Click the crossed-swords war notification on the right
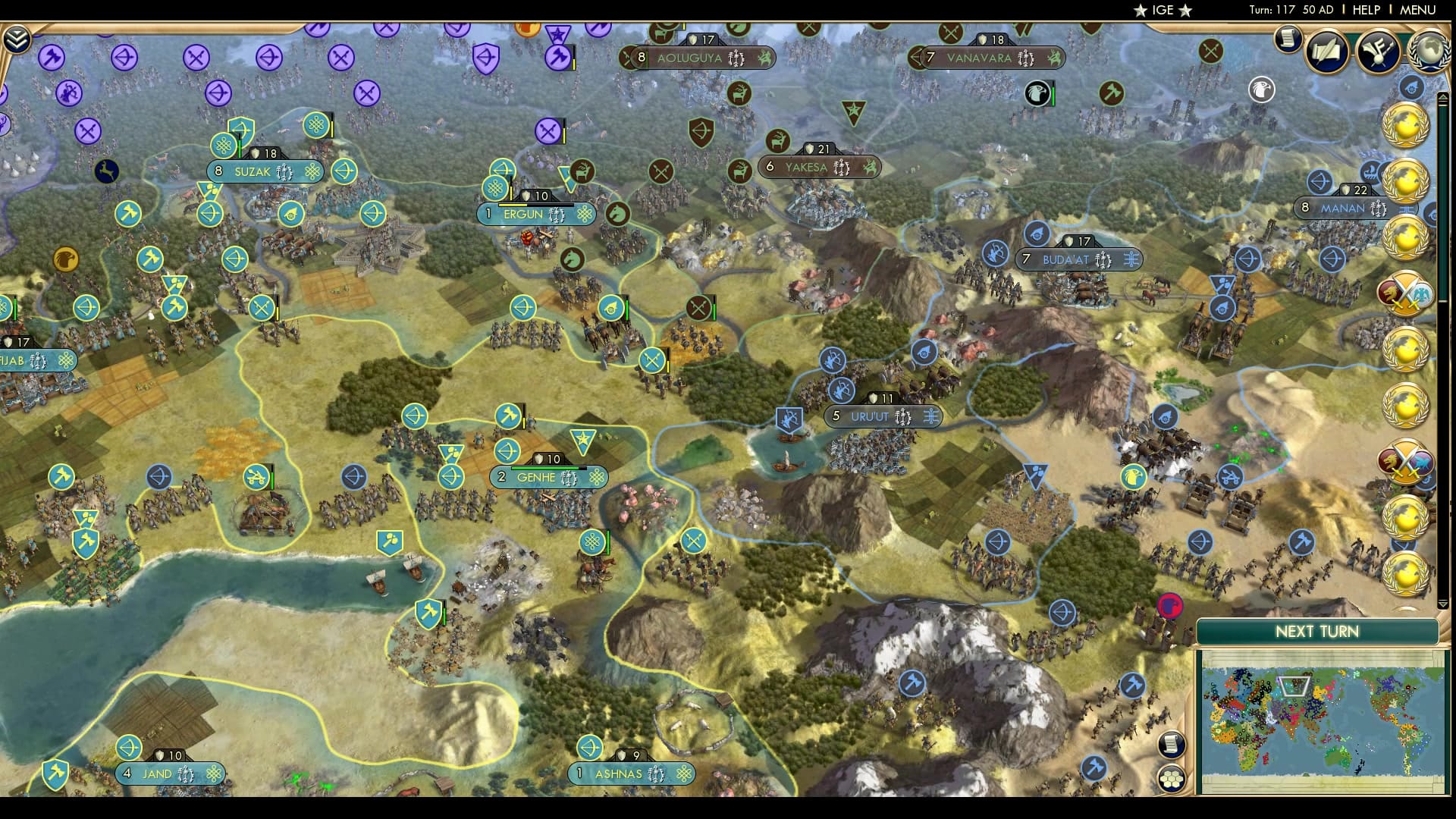Screen dimensions: 1456x819 pos(1407,292)
